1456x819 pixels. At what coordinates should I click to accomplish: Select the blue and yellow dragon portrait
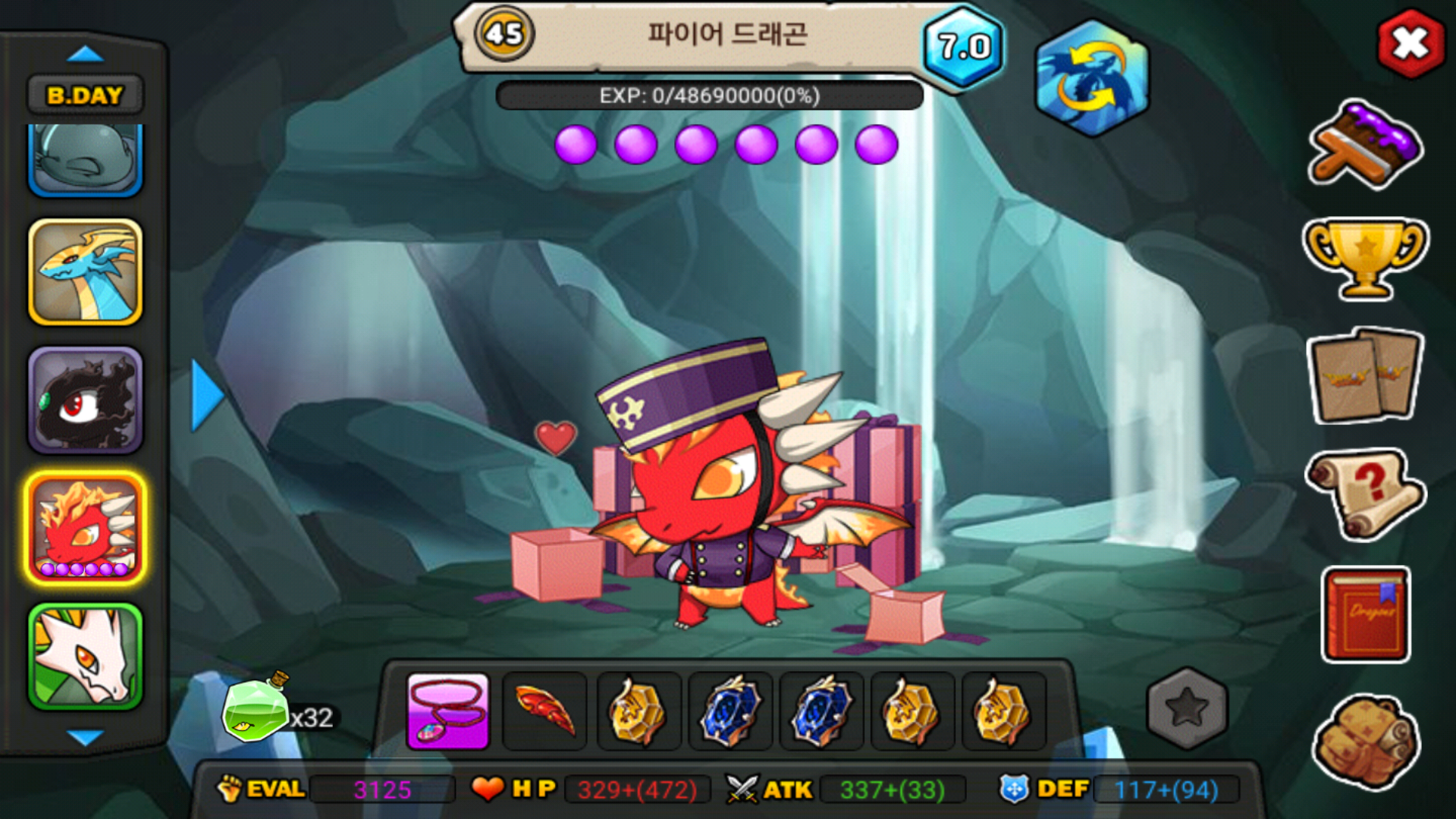(x=85, y=272)
